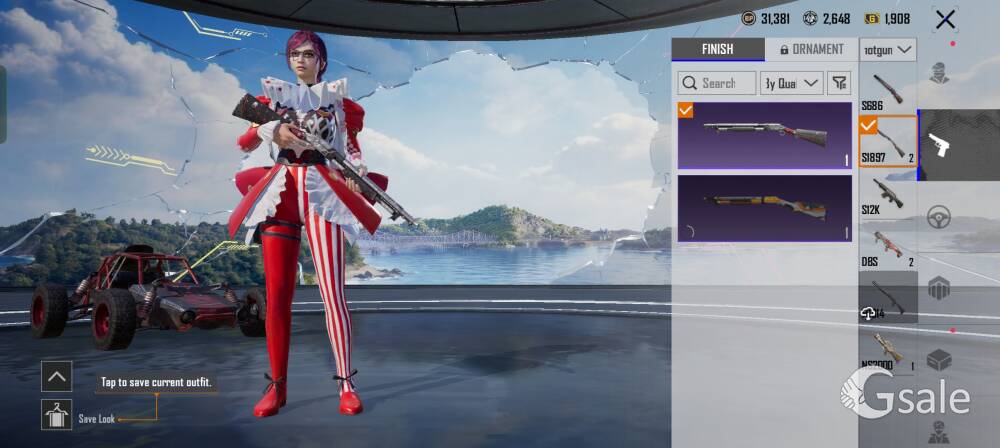Open the filter funnel options

(x=839, y=83)
